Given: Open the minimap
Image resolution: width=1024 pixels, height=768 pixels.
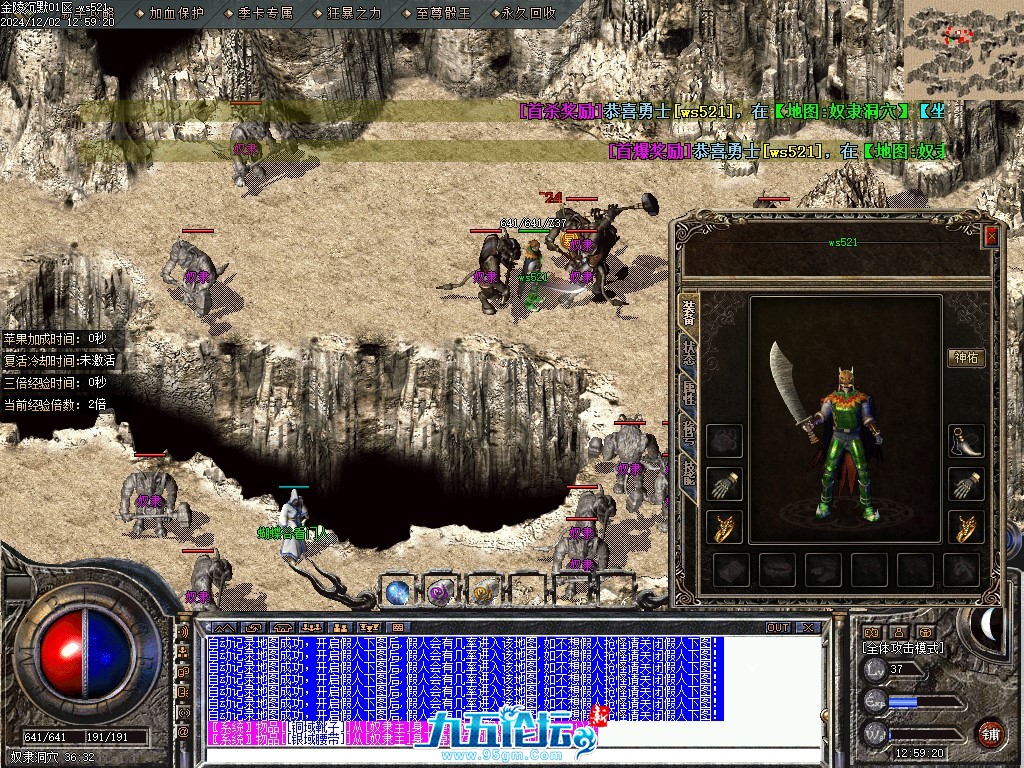Looking at the screenshot, I should [962, 48].
